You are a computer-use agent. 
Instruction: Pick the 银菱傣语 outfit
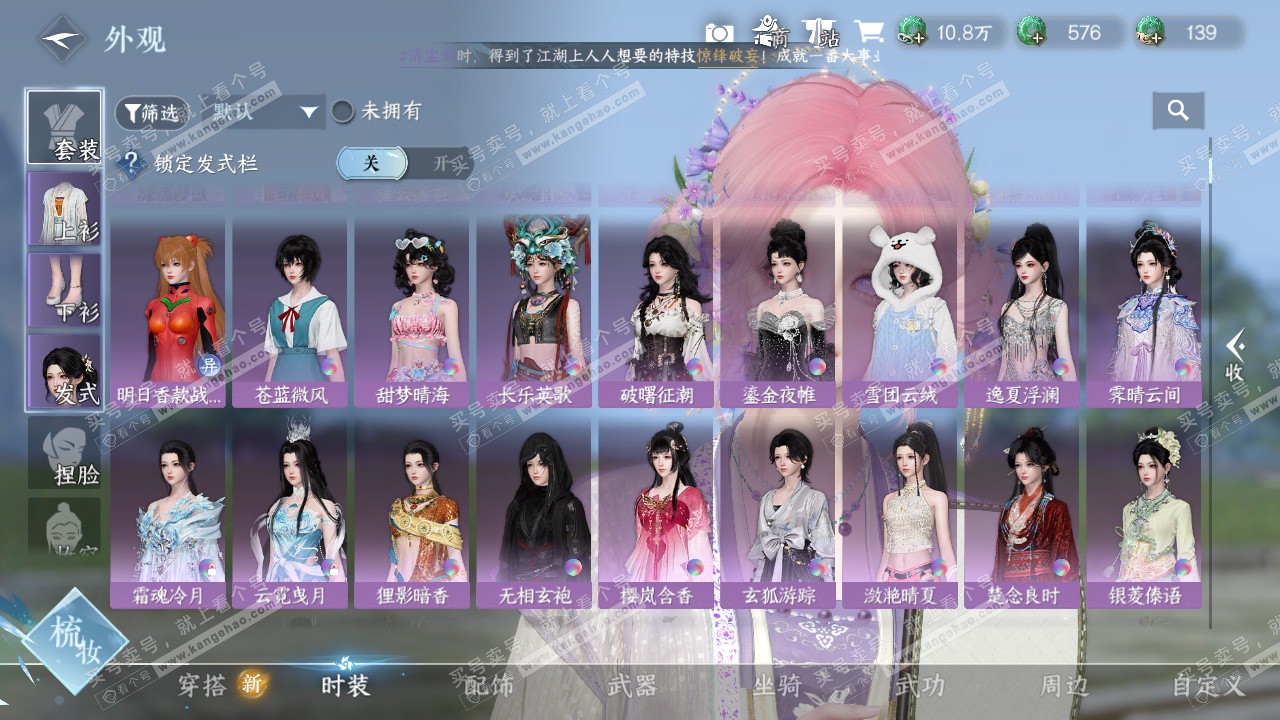tap(1144, 512)
